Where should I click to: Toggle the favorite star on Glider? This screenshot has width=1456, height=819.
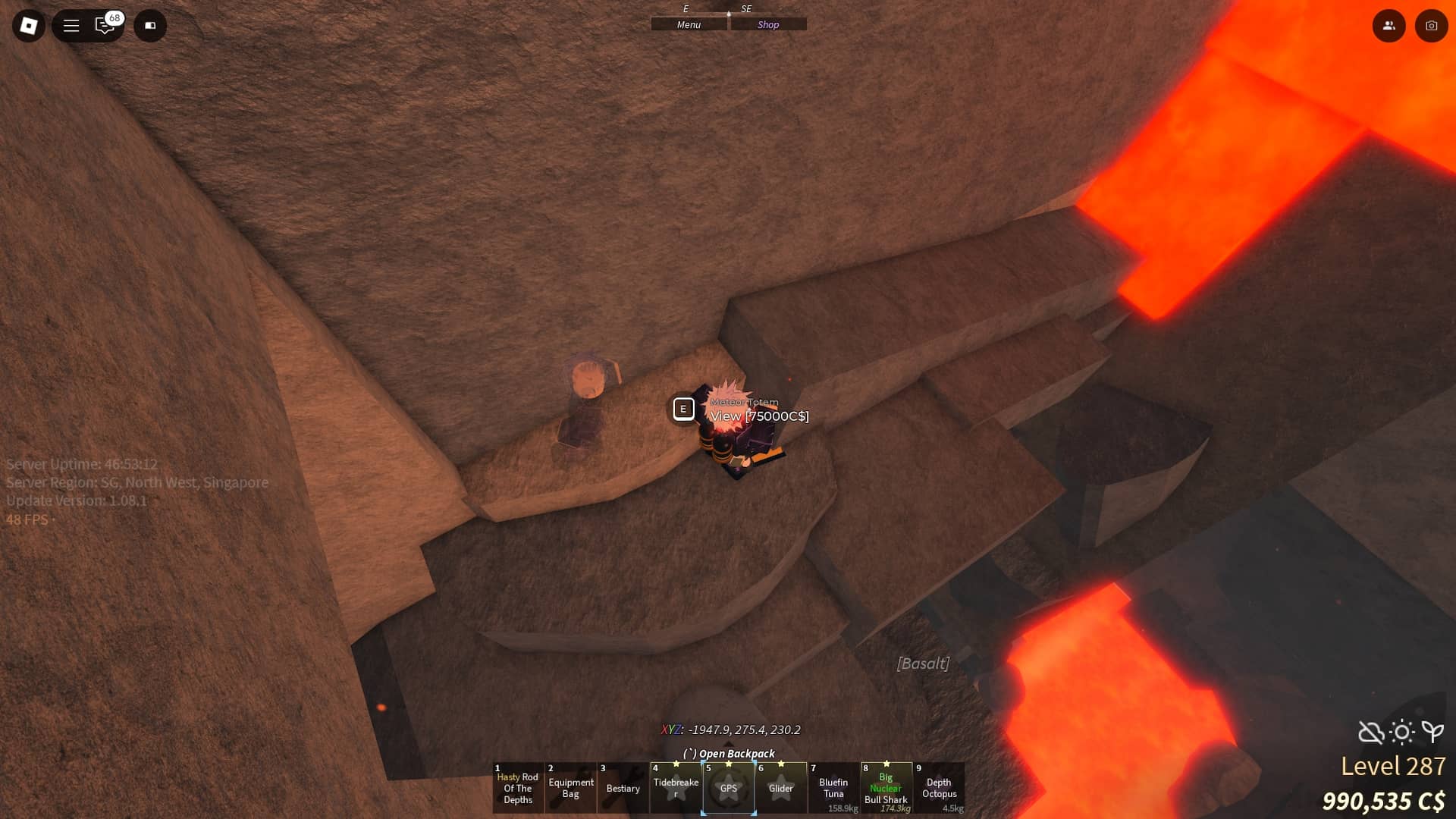[781, 764]
